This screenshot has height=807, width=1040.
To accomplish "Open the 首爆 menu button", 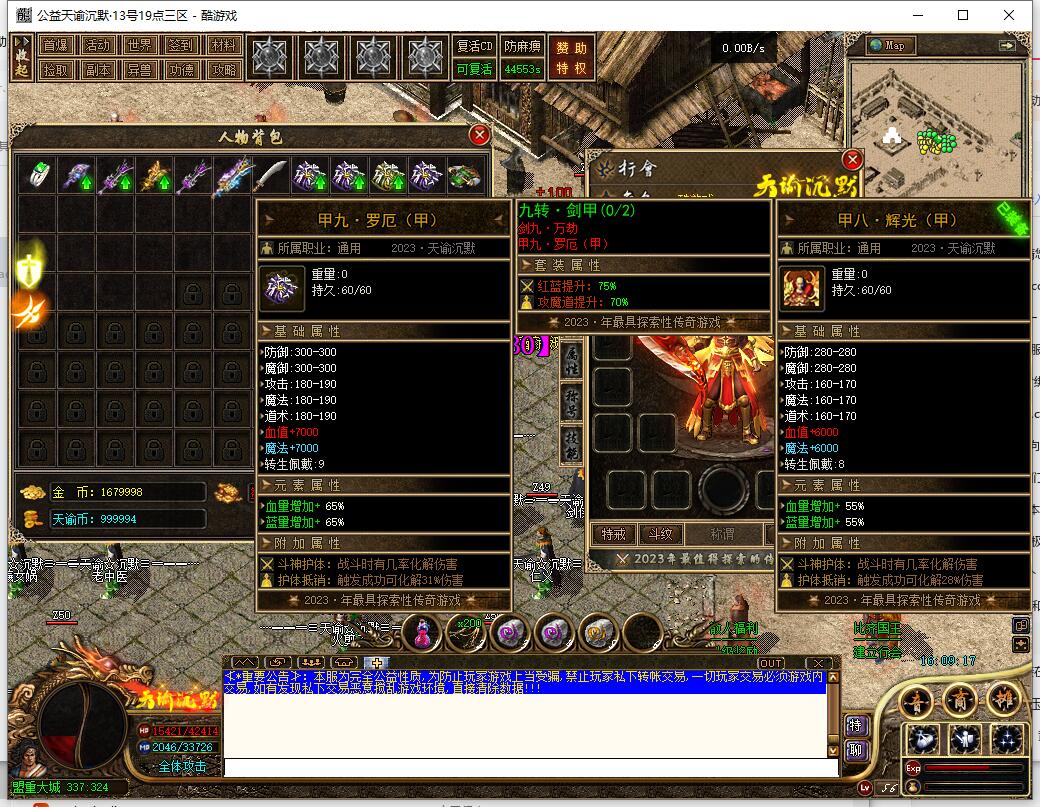I will [x=55, y=46].
